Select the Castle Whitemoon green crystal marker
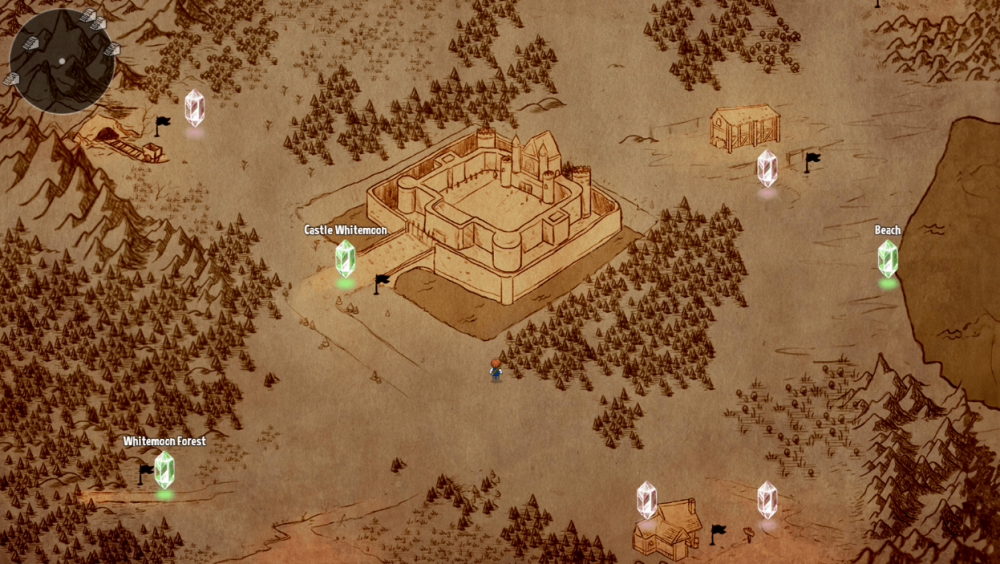1000x564 pixels. (345, 258)
